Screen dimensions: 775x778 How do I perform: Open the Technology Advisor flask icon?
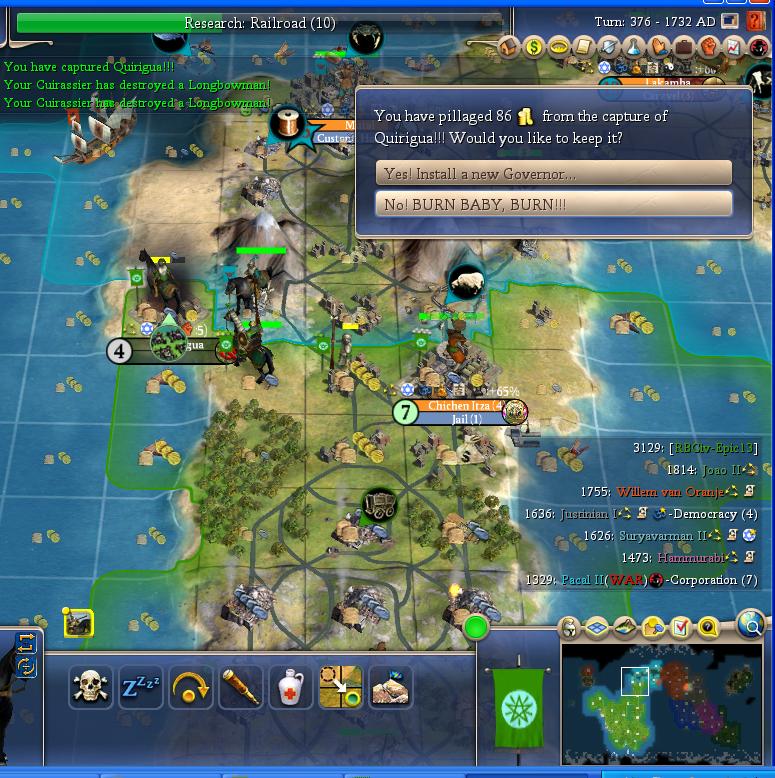pos(634,47)
